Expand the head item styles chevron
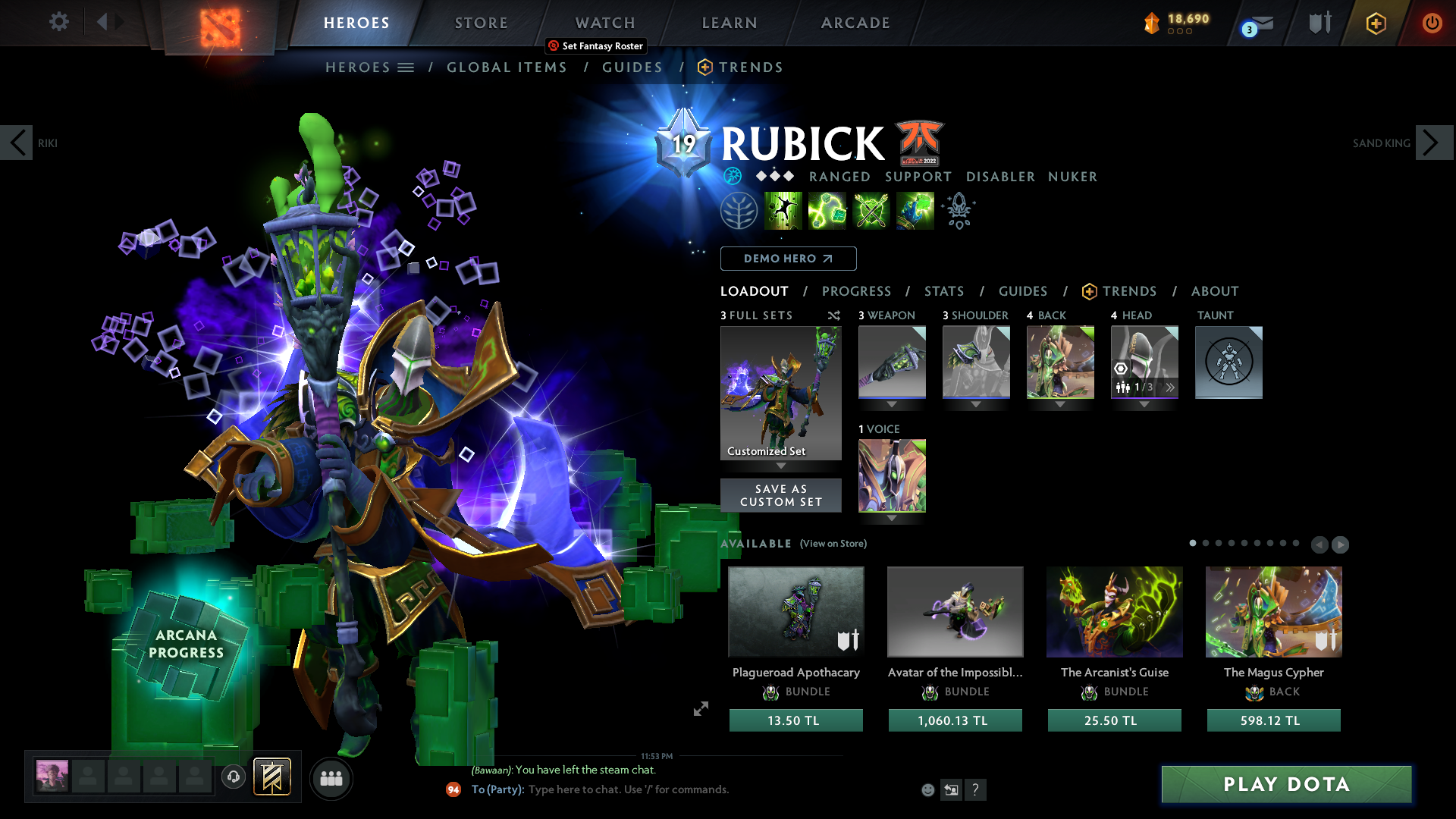1456x819 pixels. point(1171,387)
